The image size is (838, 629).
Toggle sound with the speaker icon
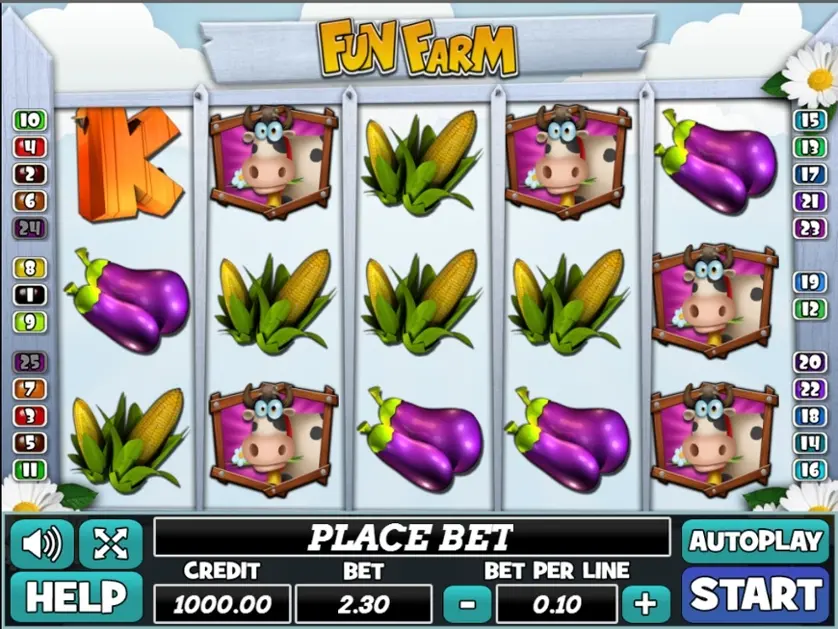pyautogui.click(x=41, y=543)
